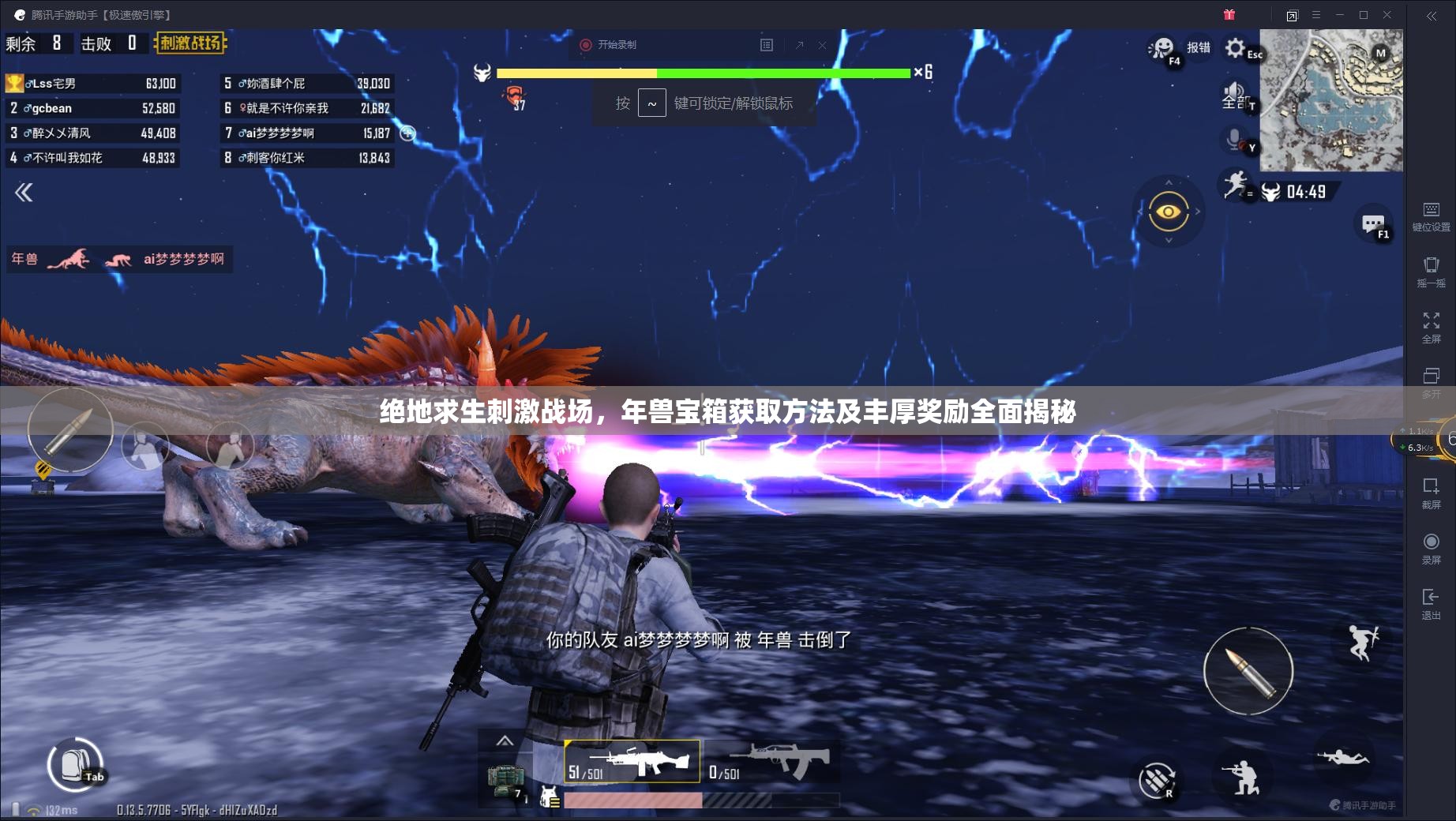Toggle the microphone icon
1456x821 pixels.
pos(1234,140)
